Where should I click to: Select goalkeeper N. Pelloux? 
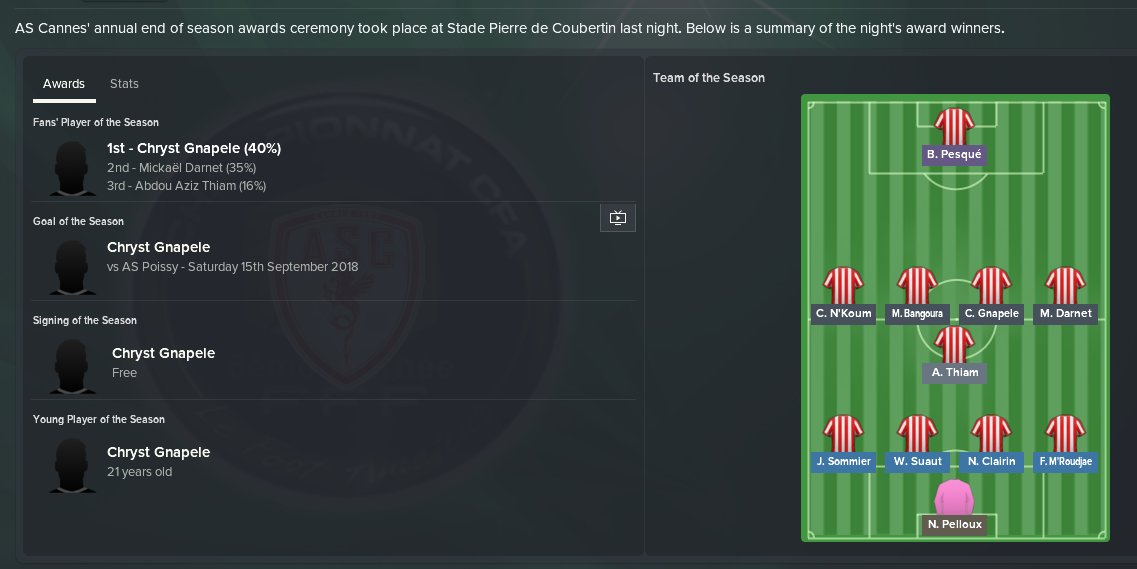[x=954, y=524]
